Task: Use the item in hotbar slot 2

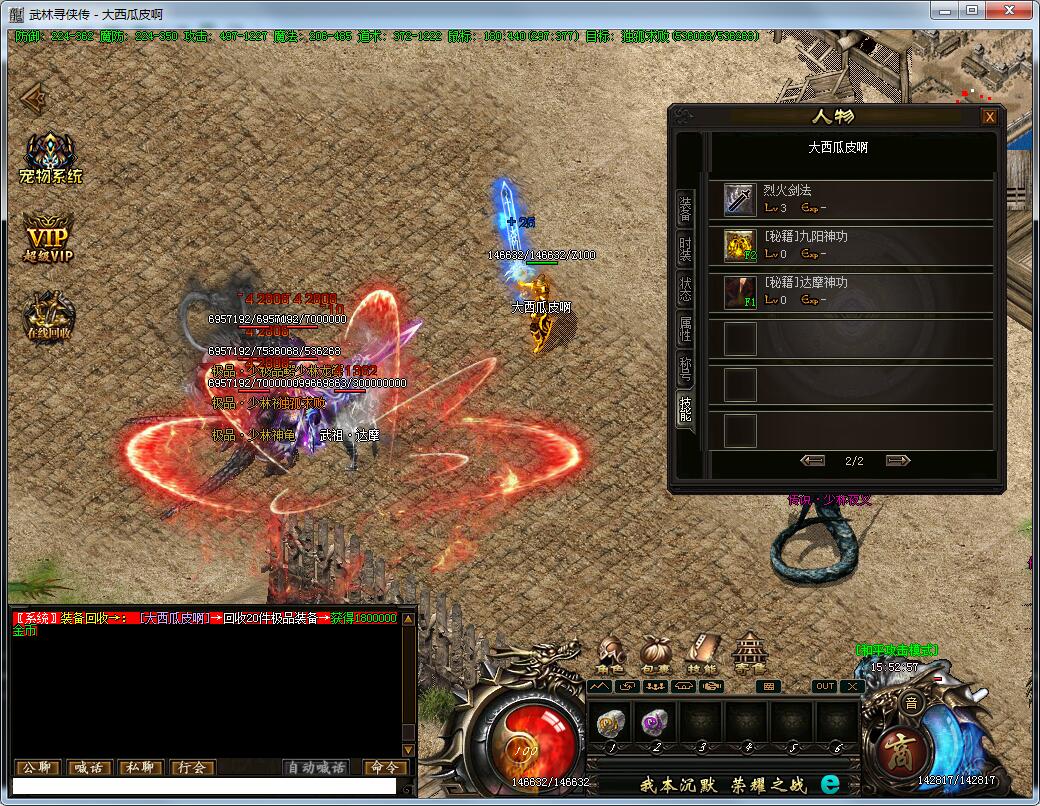Action: point(656,723)
